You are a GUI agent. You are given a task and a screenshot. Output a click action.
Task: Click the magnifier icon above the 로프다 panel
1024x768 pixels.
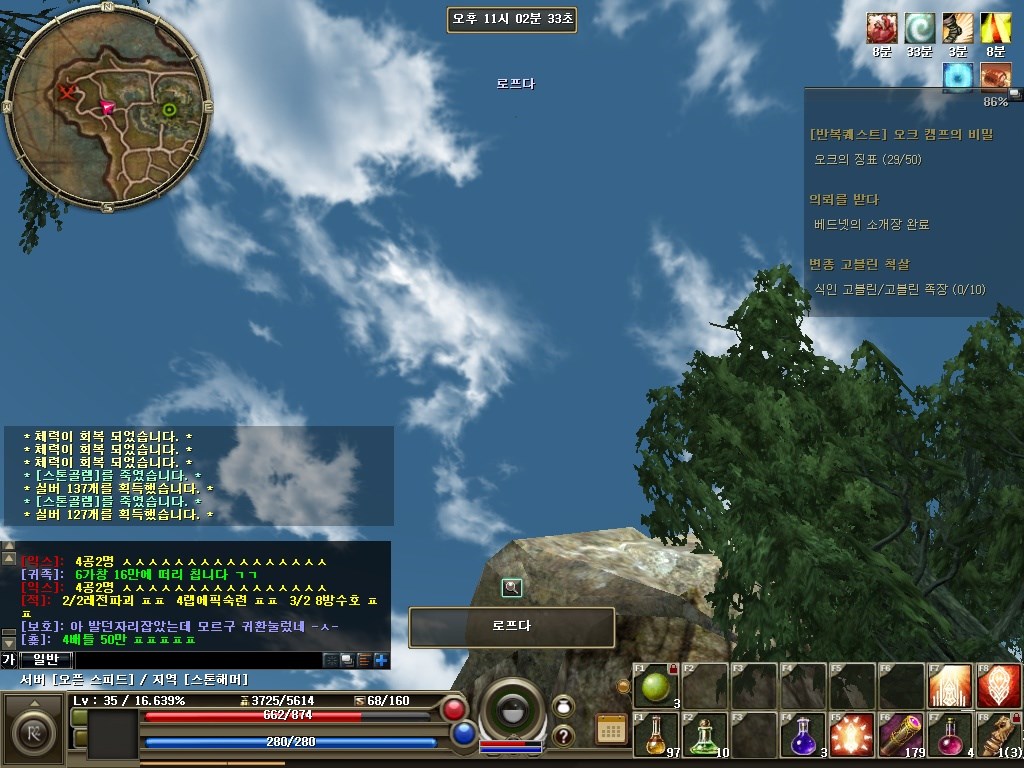pos(512,588)
